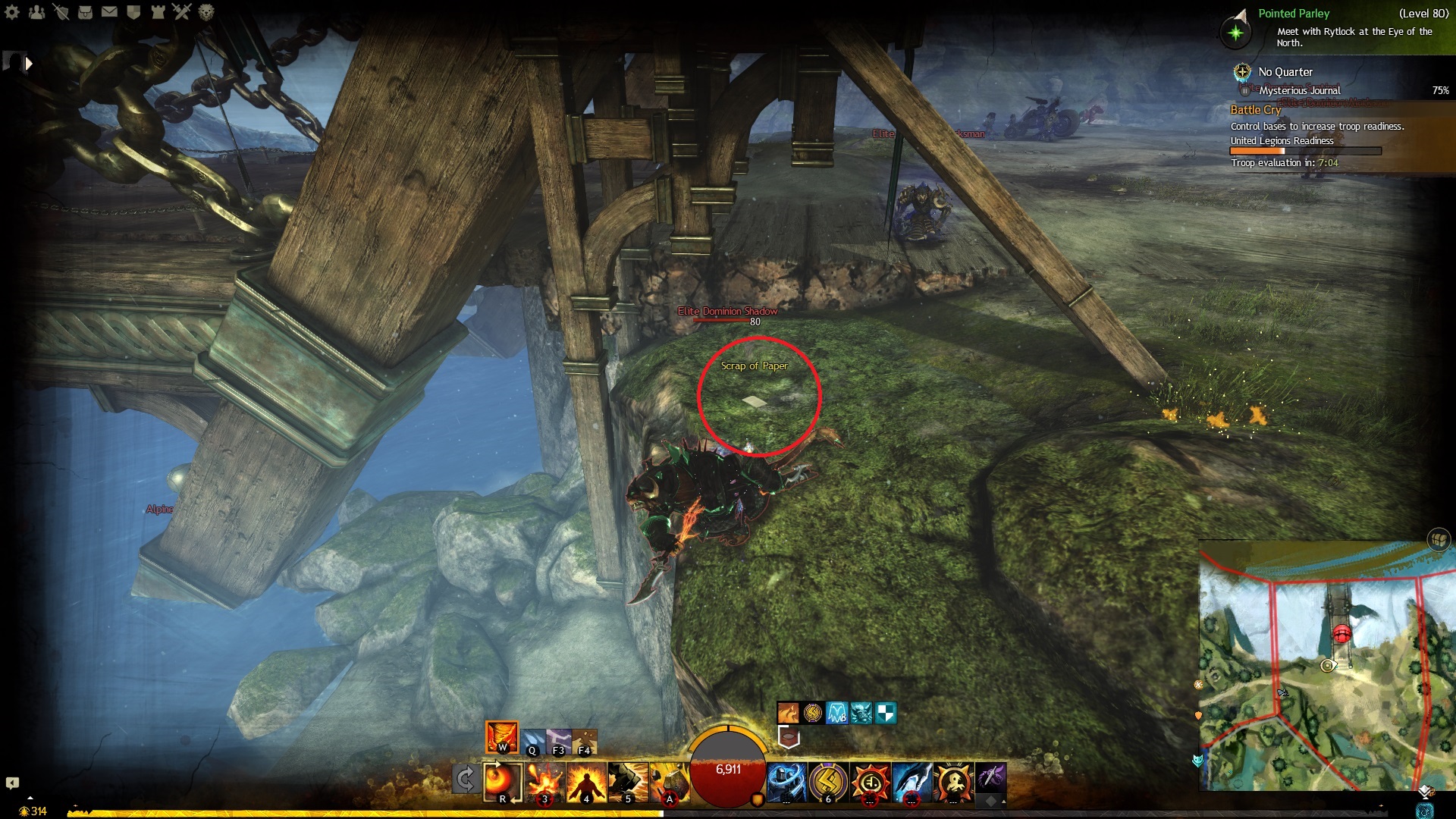This screenshot has width=1456, height=819.
Task: Open the game menu gear icon
Action: coord(12,12)
